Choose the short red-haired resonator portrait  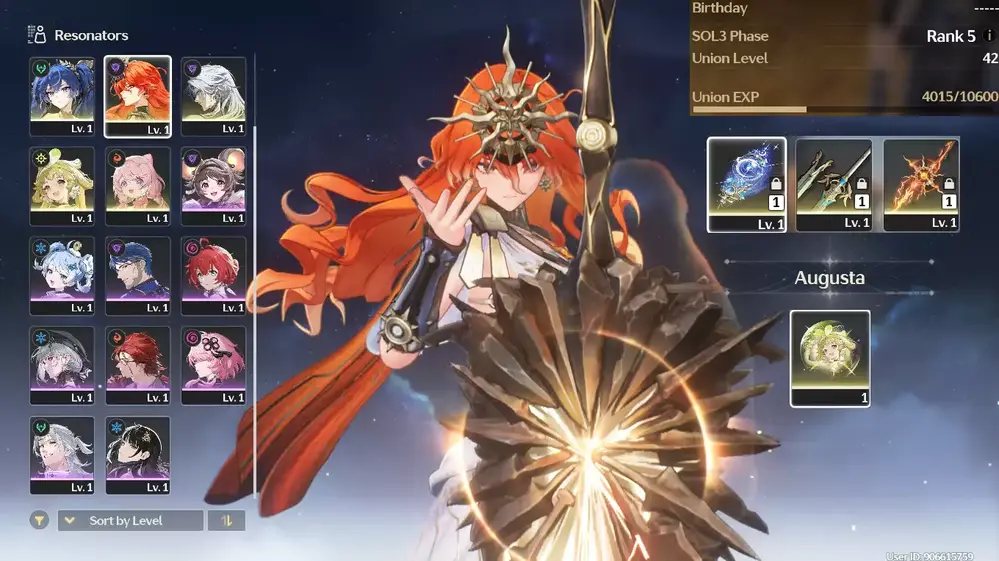[x=213, y=275]
